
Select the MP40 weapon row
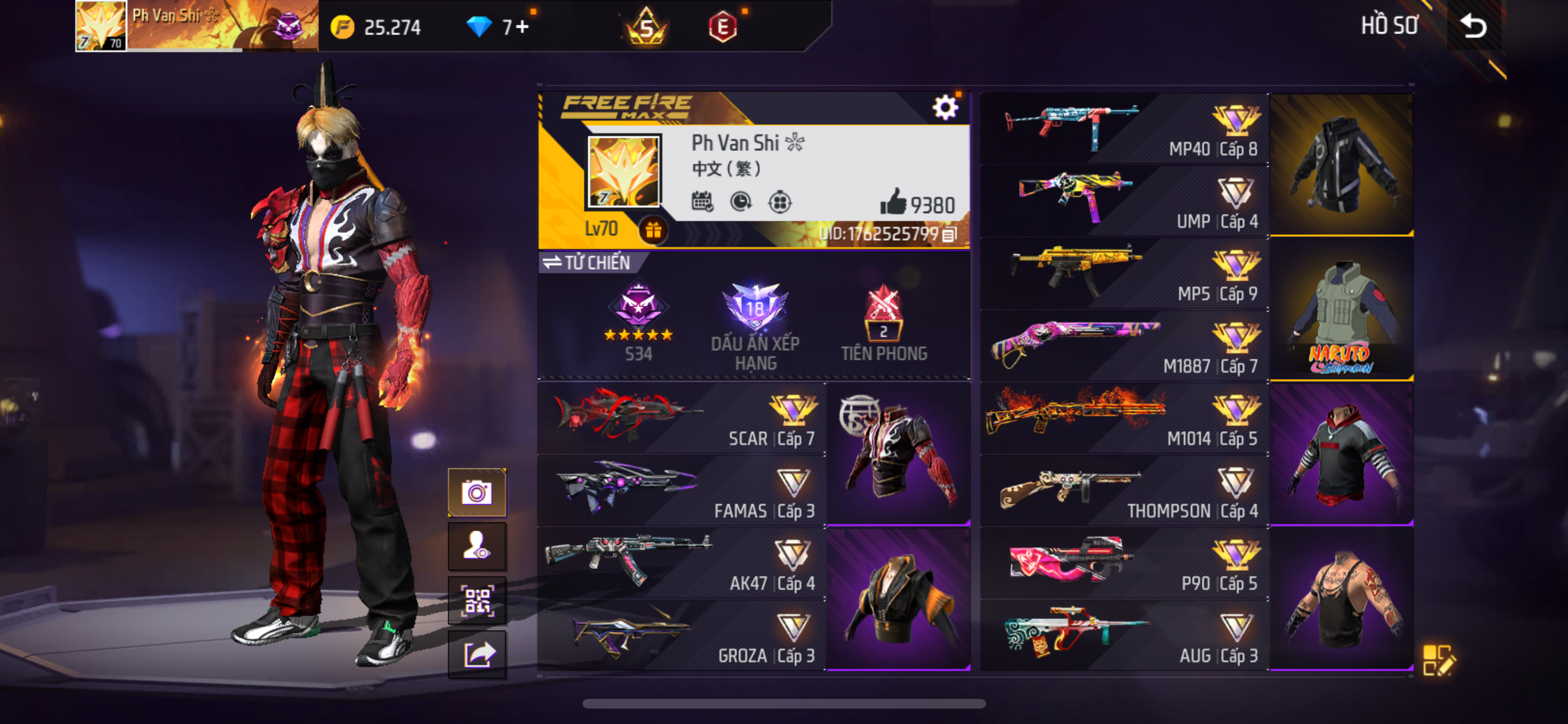point(1124,129)
